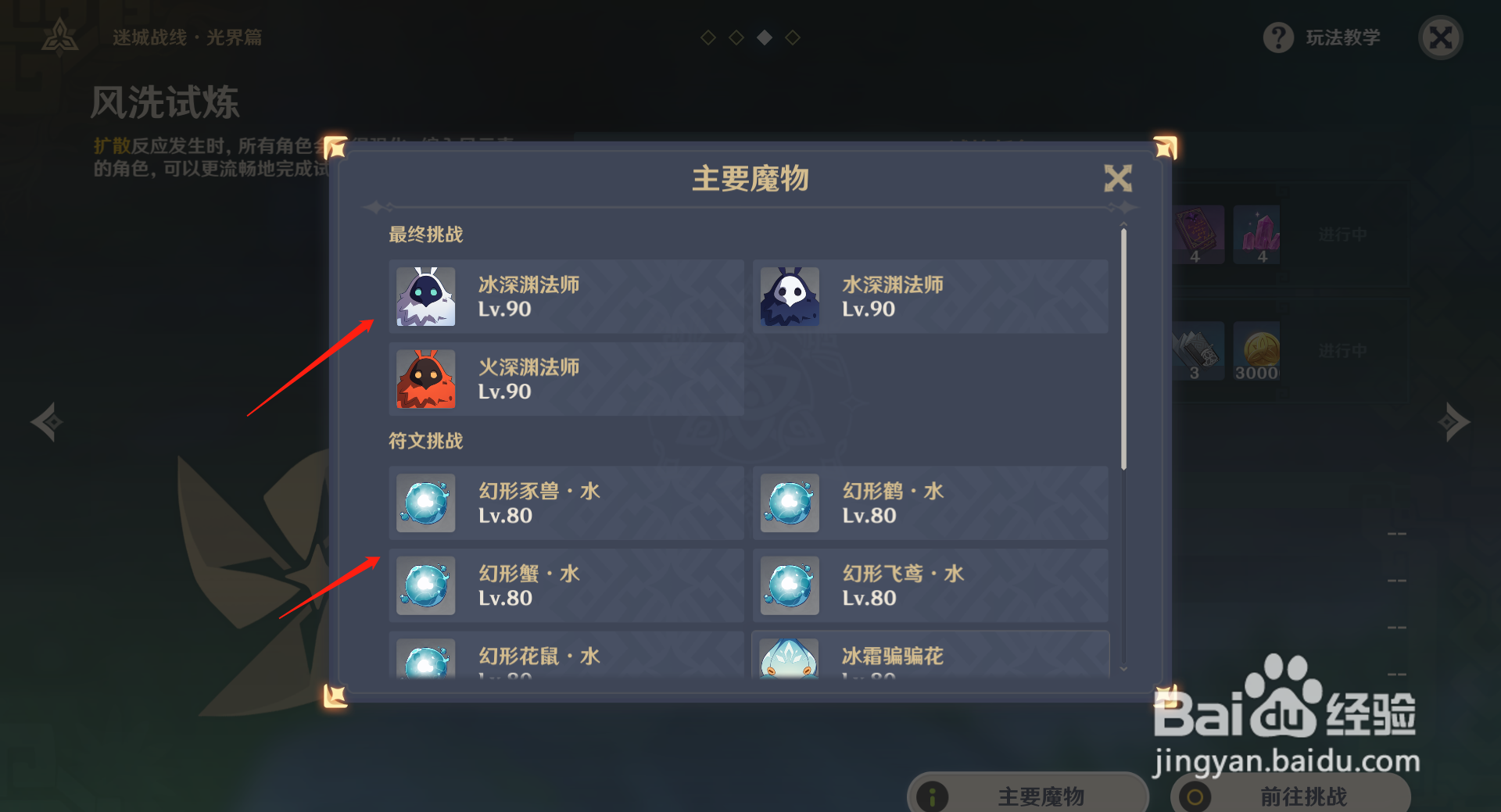This screenshot has width=1501, height=812.
Task: Select the 冰深渊法师 monster icon
Action: [425, 297]
